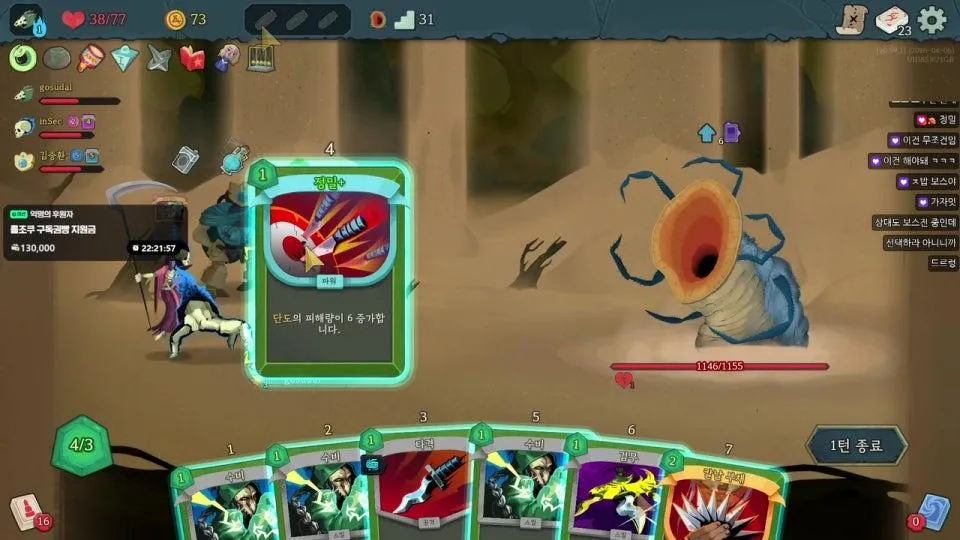Screen dimensions: 960x540
Task: Click the character portrait in top bar
Action: [x=25, y=19]
